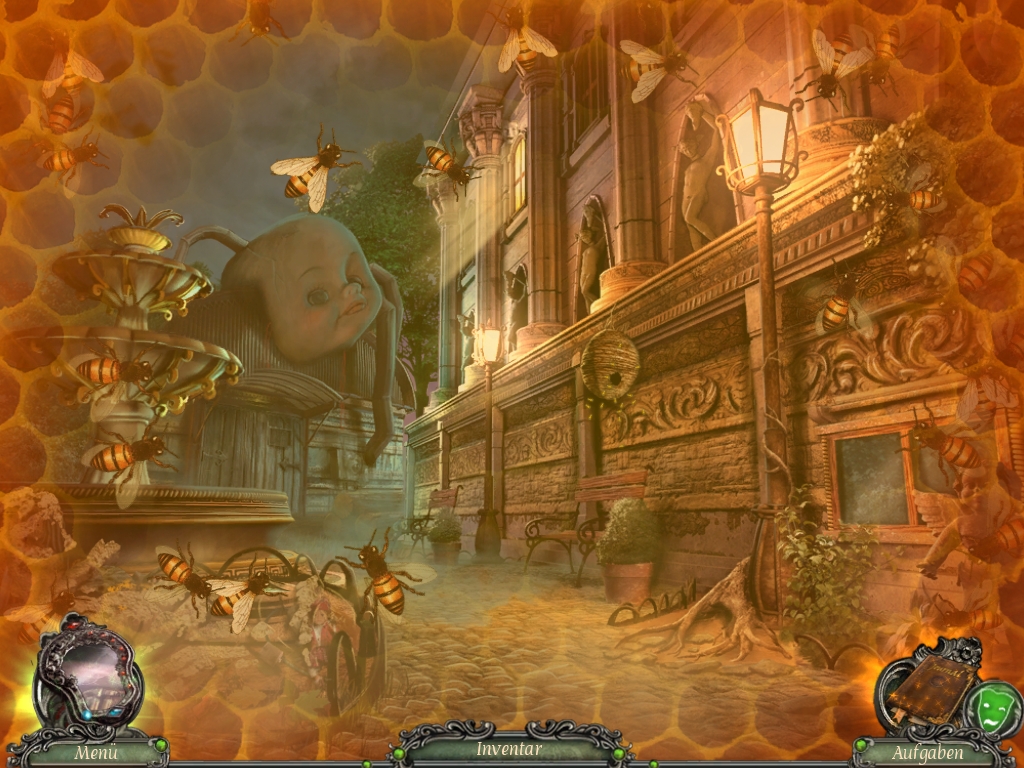Select the ornate mirror orb icon
1024x768 pixels.
coord(88,680)
